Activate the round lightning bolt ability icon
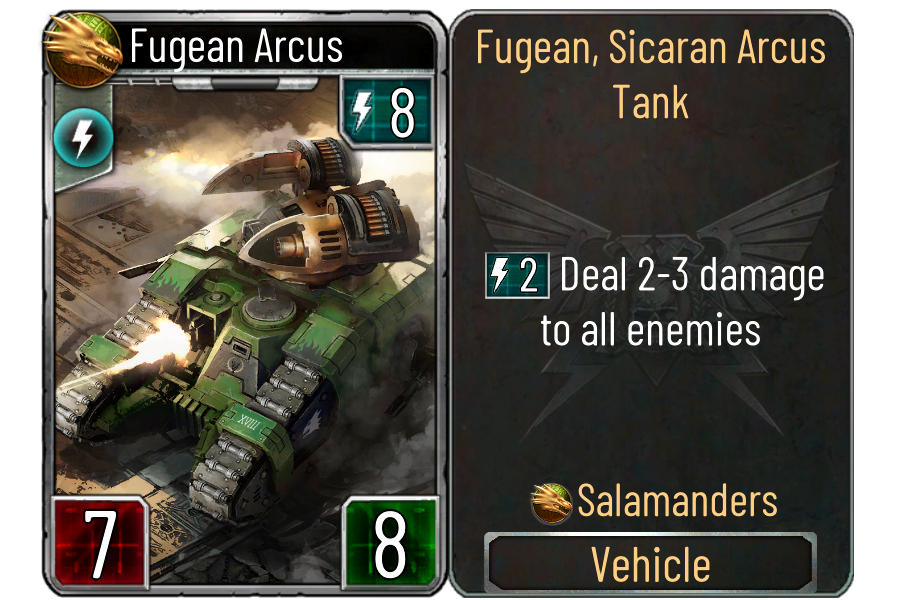The image size is (900, 600). pyautogui.click(x=76, y=139)
